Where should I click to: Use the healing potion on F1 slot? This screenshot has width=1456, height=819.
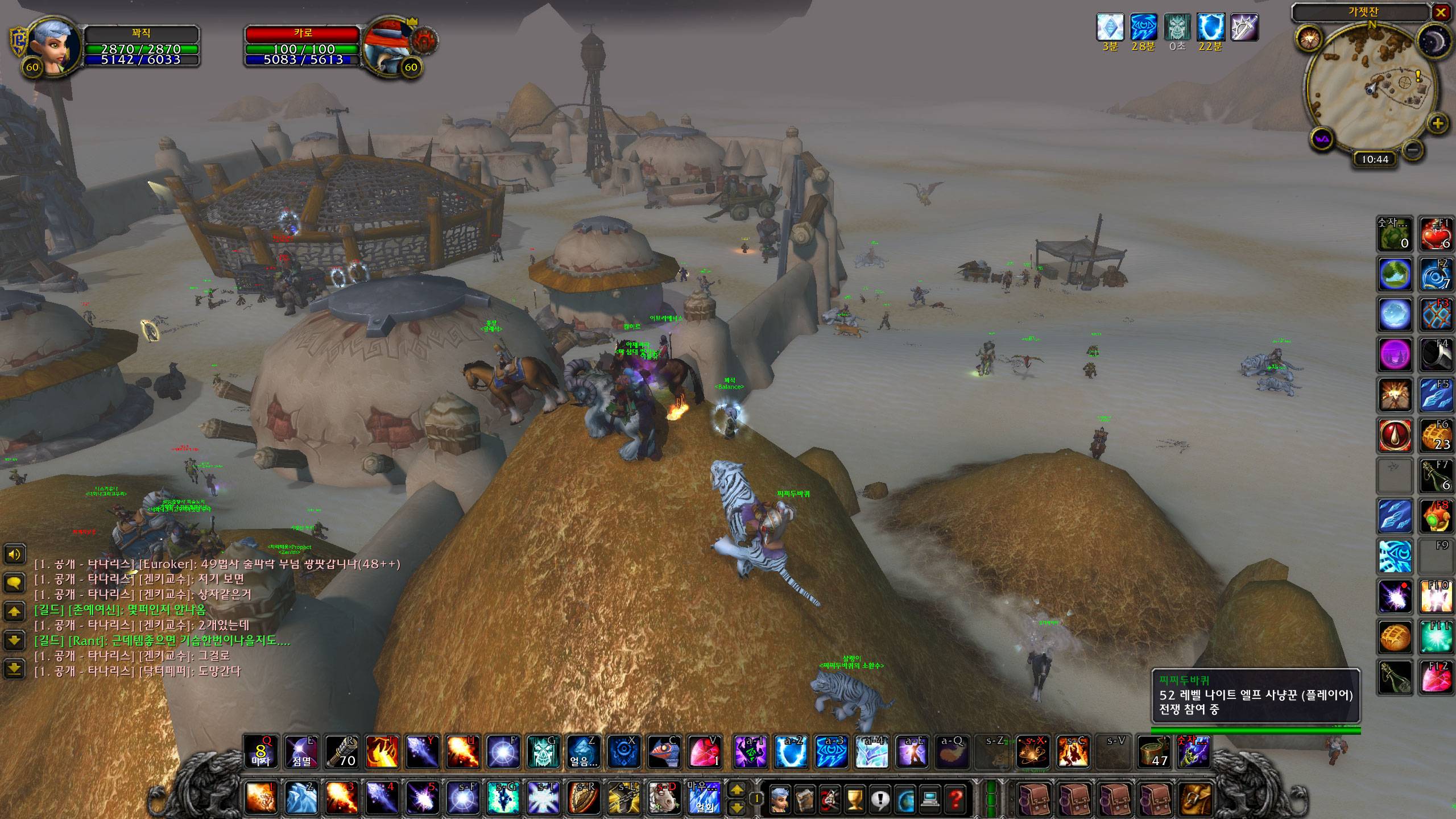coord(1436,234)
